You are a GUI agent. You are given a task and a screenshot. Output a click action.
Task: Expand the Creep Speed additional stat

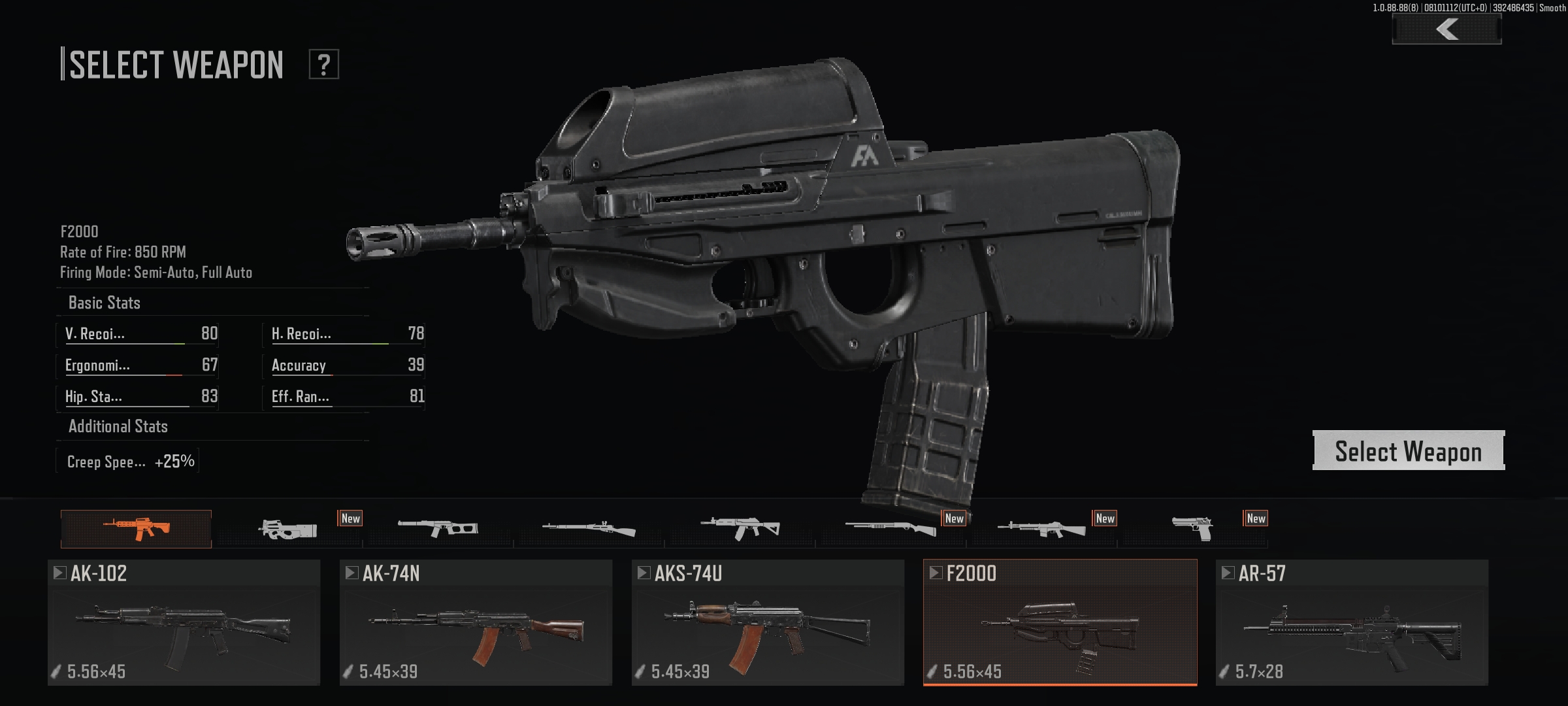click(128, 462)
